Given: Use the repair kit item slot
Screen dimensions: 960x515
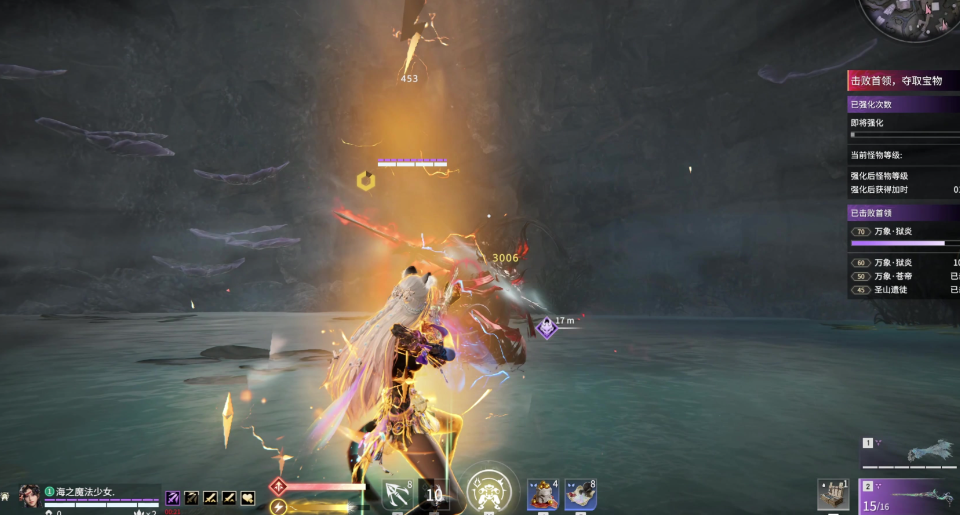Looking at the screenshot, I should [832, 495].
